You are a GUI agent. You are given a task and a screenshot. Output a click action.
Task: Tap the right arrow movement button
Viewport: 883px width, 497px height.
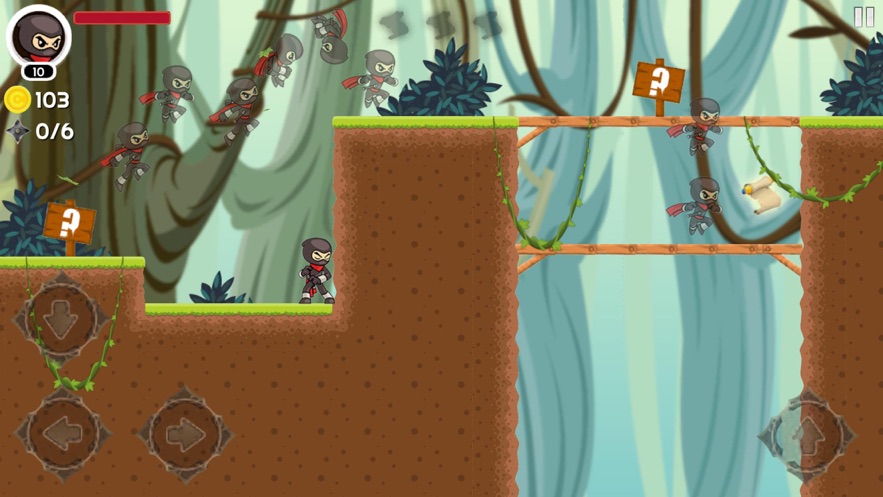tap(185, 435)
